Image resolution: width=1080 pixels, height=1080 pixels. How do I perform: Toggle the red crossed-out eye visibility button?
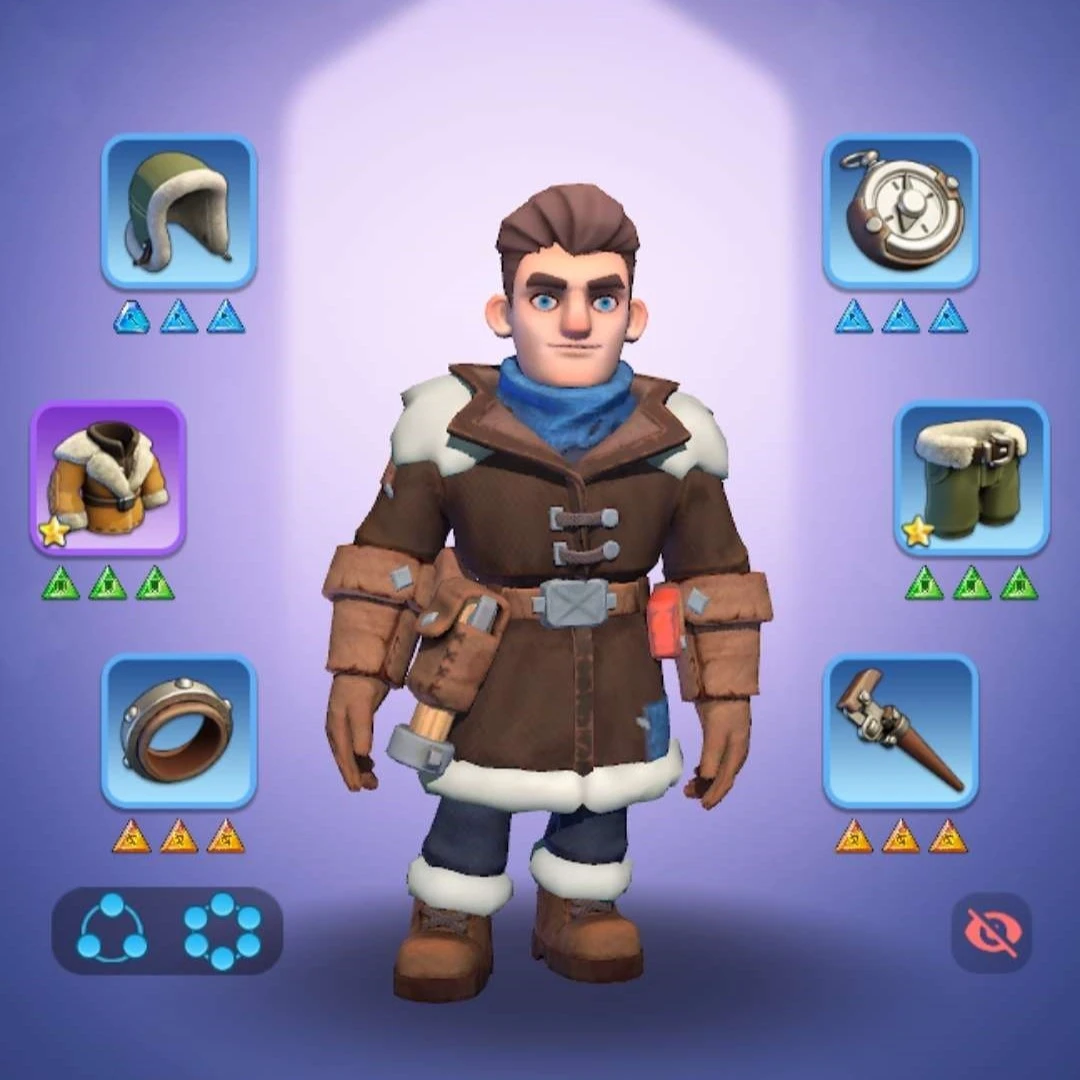[x=990, y=932]
